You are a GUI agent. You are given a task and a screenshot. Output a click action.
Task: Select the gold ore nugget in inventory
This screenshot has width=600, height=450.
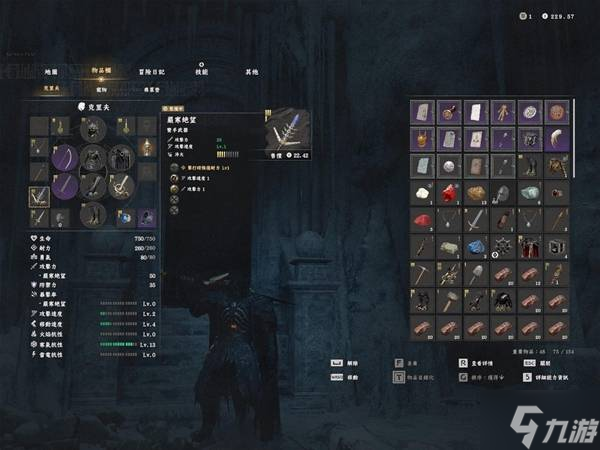[x=475, y=193]
